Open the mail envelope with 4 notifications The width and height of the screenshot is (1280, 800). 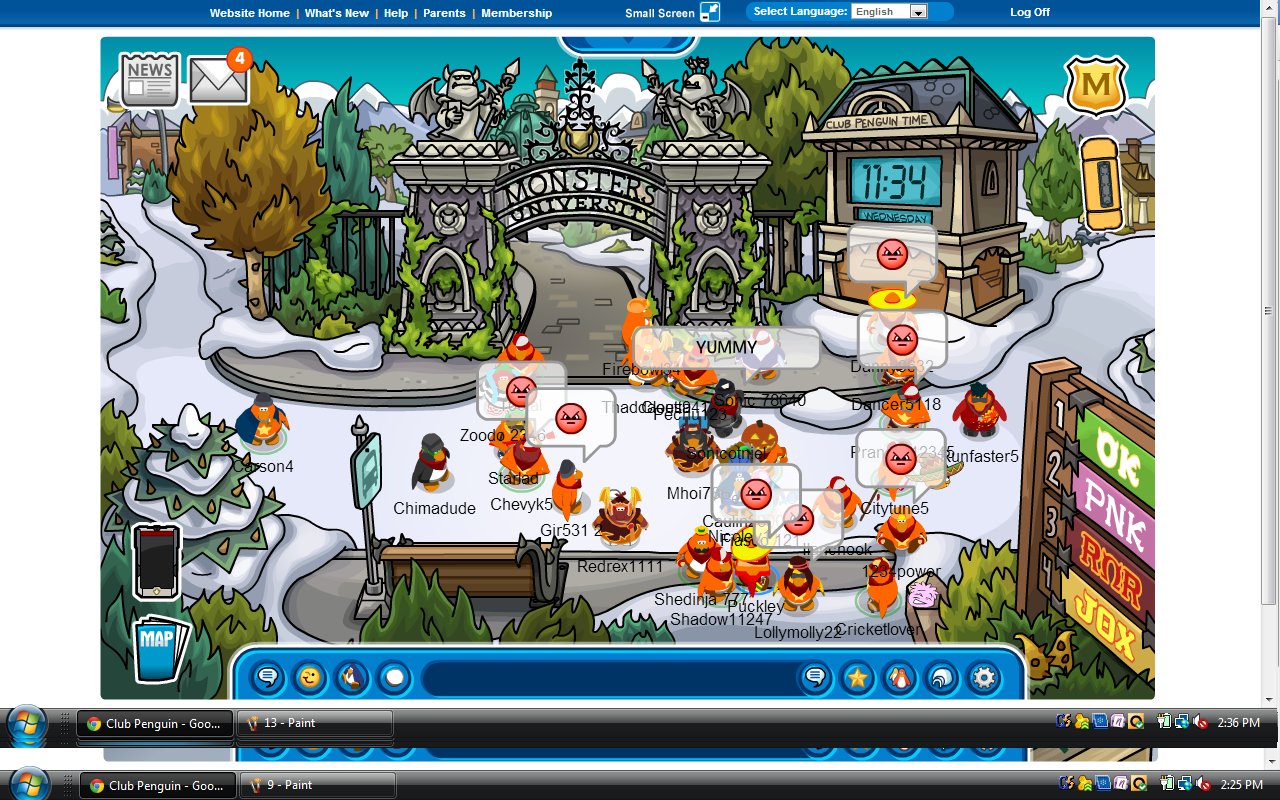(x=219, y=80)
